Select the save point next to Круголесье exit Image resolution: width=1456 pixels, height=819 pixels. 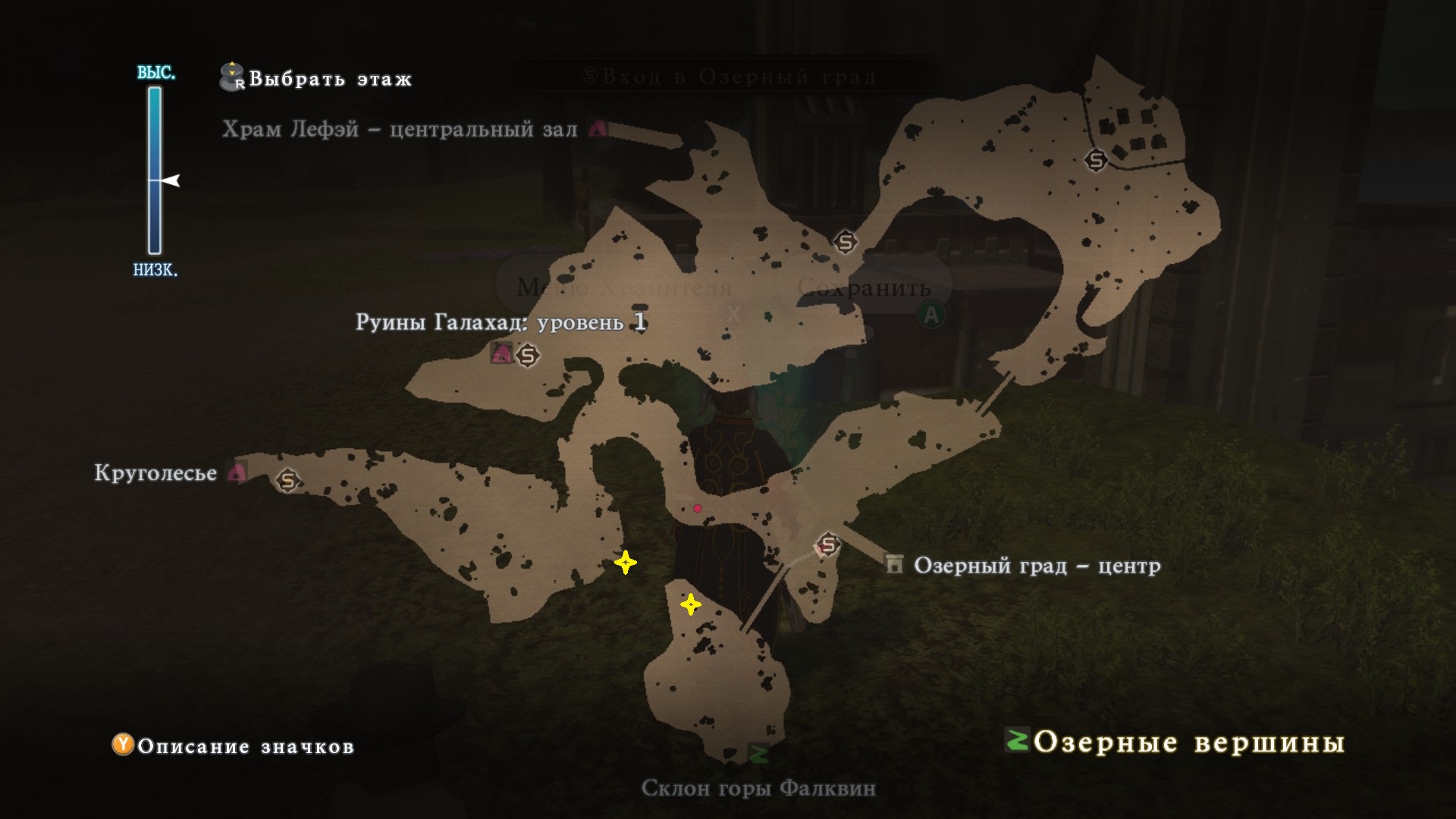pos(287,480)
